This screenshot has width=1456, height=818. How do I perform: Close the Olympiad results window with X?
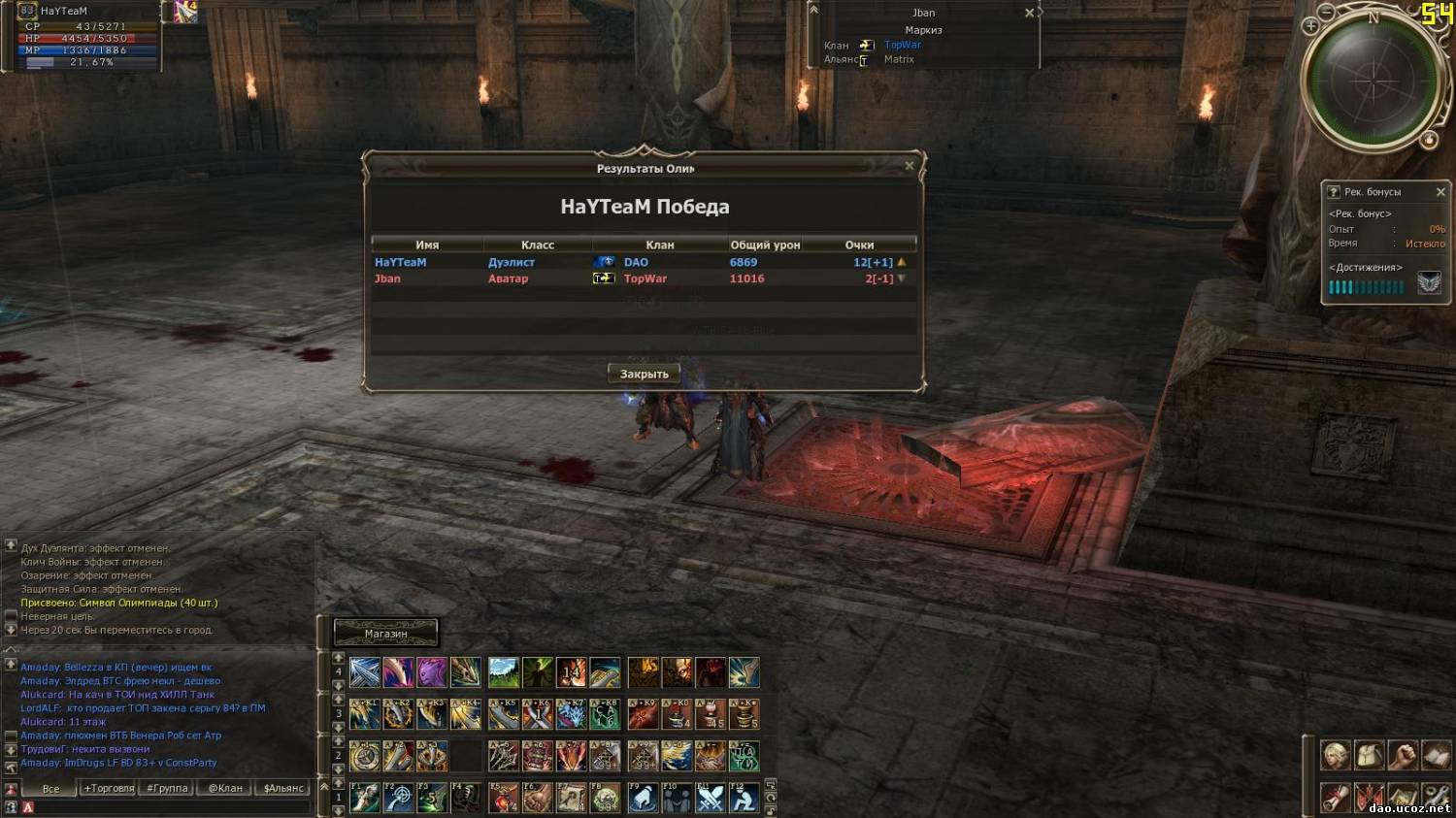910,166
